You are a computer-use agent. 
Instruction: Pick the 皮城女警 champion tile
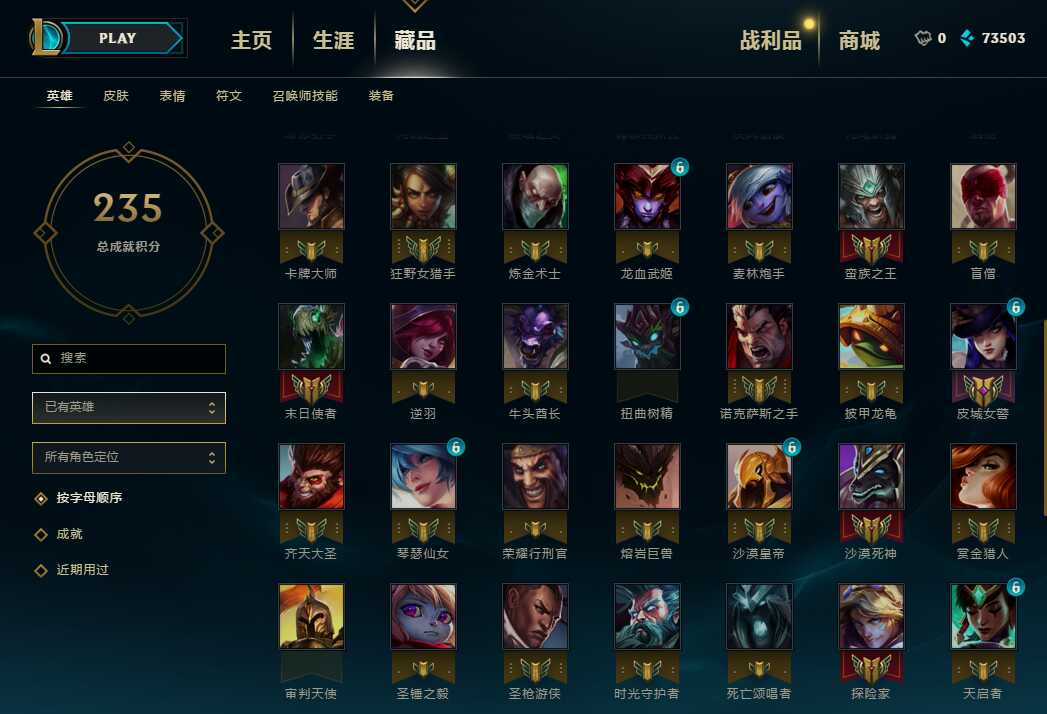pyautogui.click(x=983, y=337)
